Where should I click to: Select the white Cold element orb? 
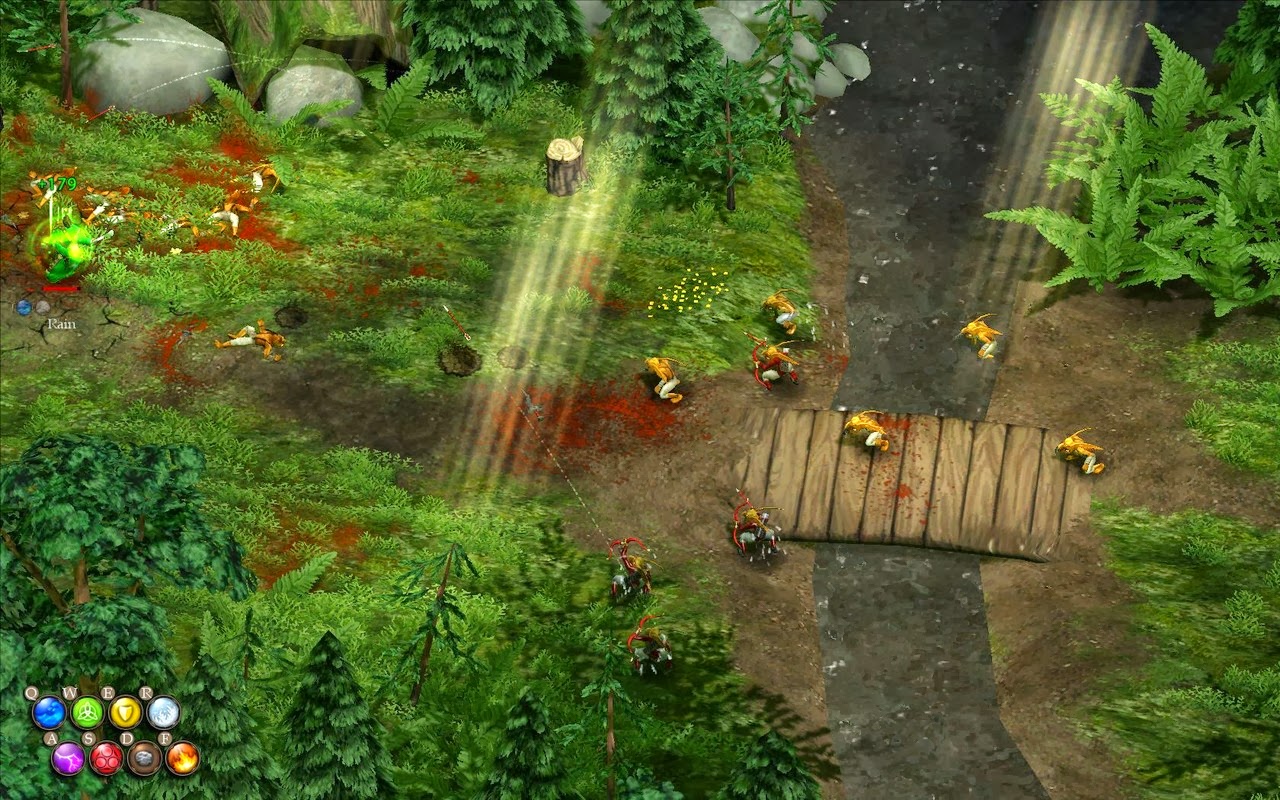click(x=163, y=714)
